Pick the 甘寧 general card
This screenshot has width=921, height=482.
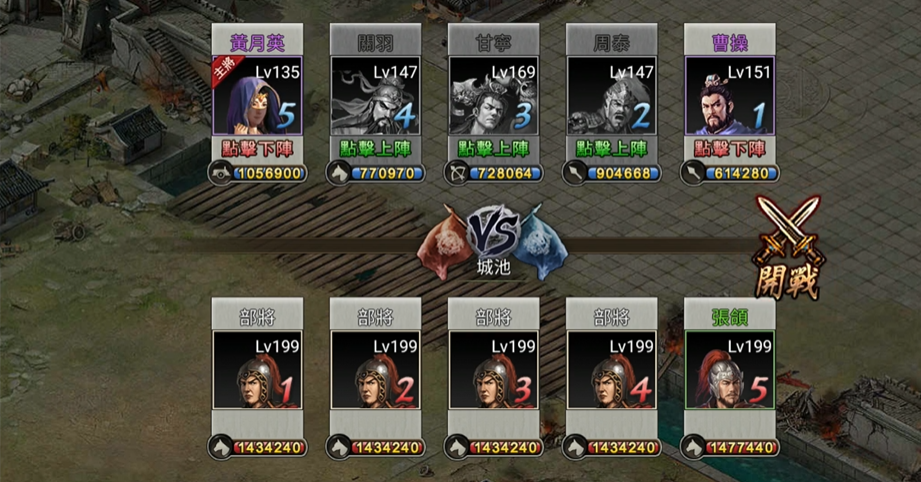[493, 97]
